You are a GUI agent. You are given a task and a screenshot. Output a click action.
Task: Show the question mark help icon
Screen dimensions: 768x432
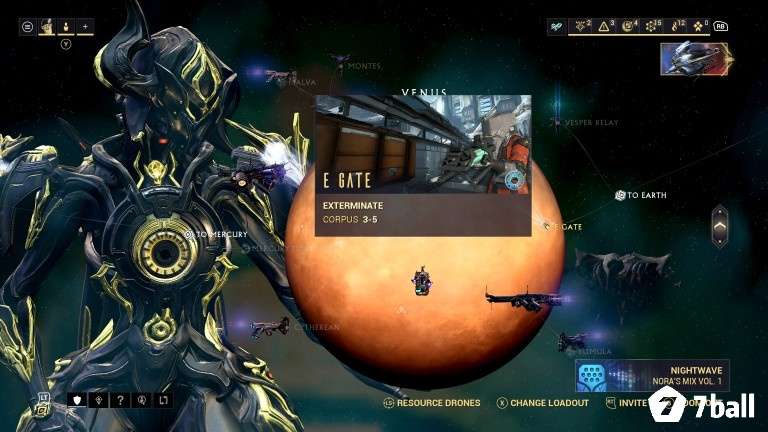pos(121,401)
